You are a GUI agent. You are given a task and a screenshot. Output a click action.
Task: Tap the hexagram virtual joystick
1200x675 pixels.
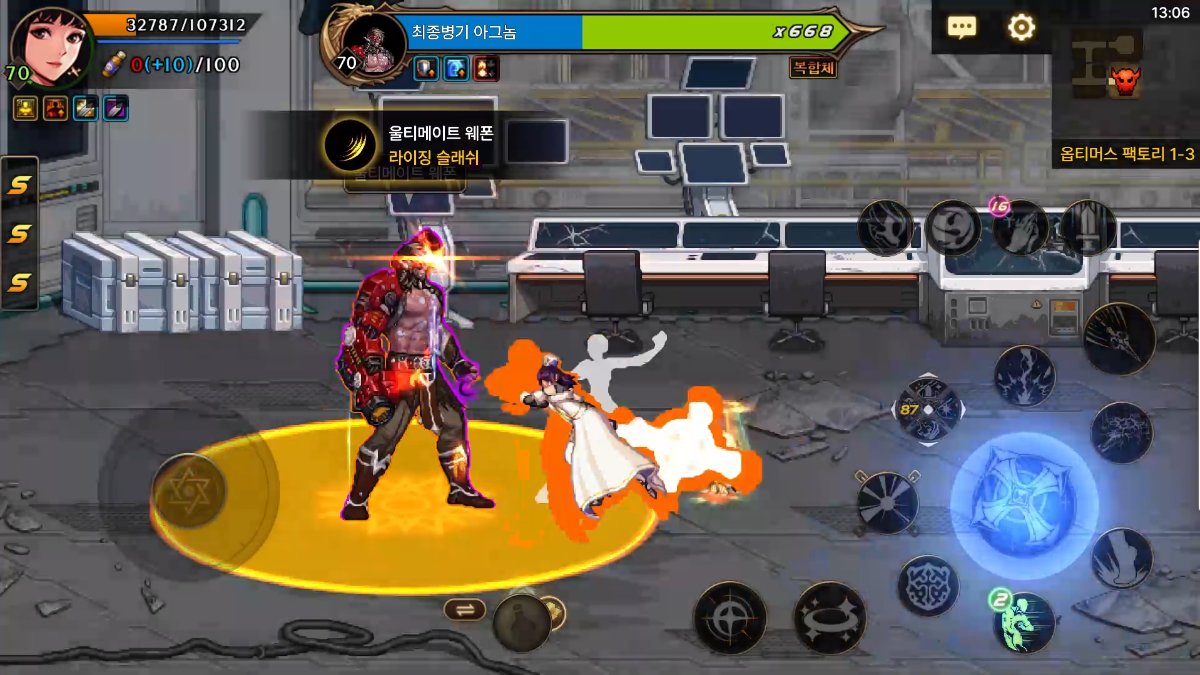[188, 490]
